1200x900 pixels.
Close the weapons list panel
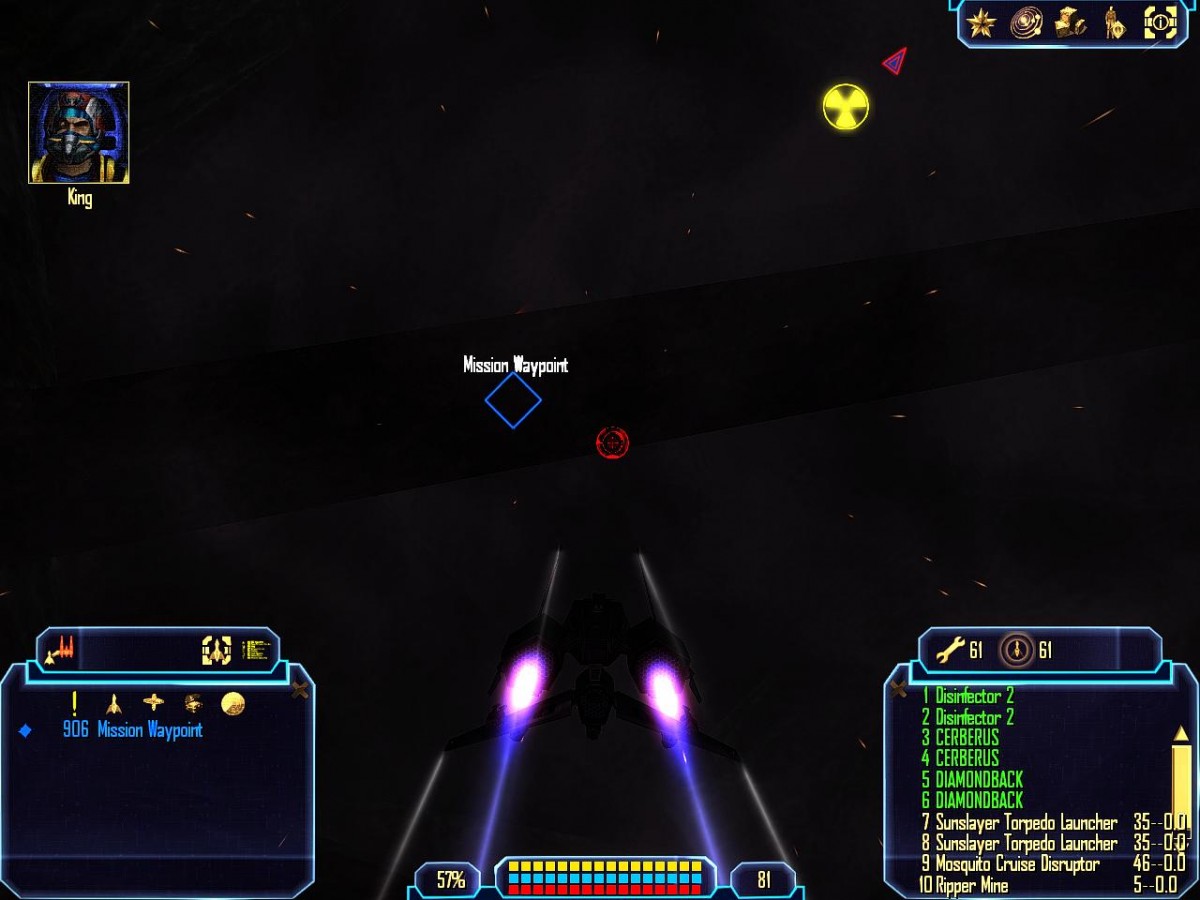coord(899,689)
